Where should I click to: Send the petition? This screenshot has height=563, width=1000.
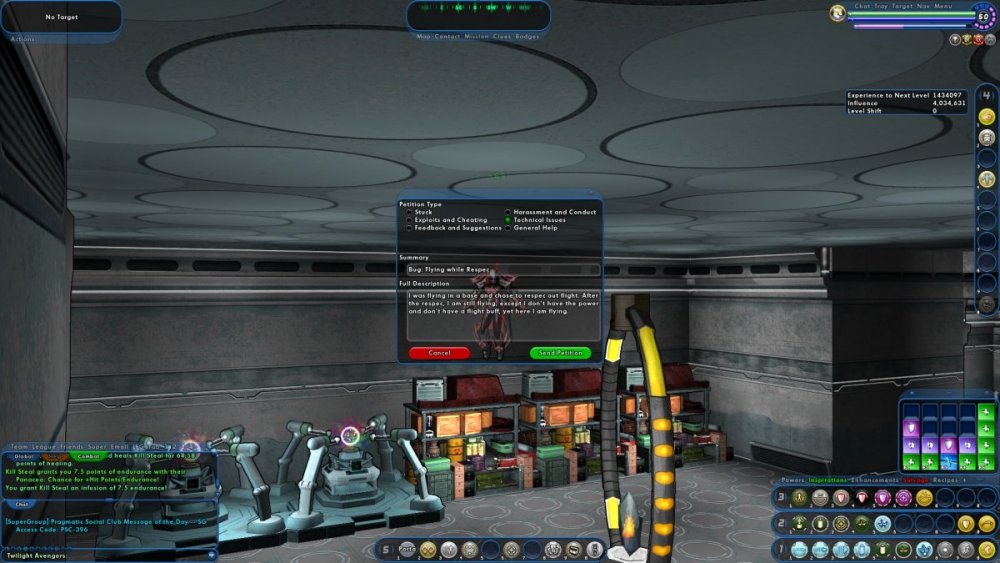pos(560,353)
